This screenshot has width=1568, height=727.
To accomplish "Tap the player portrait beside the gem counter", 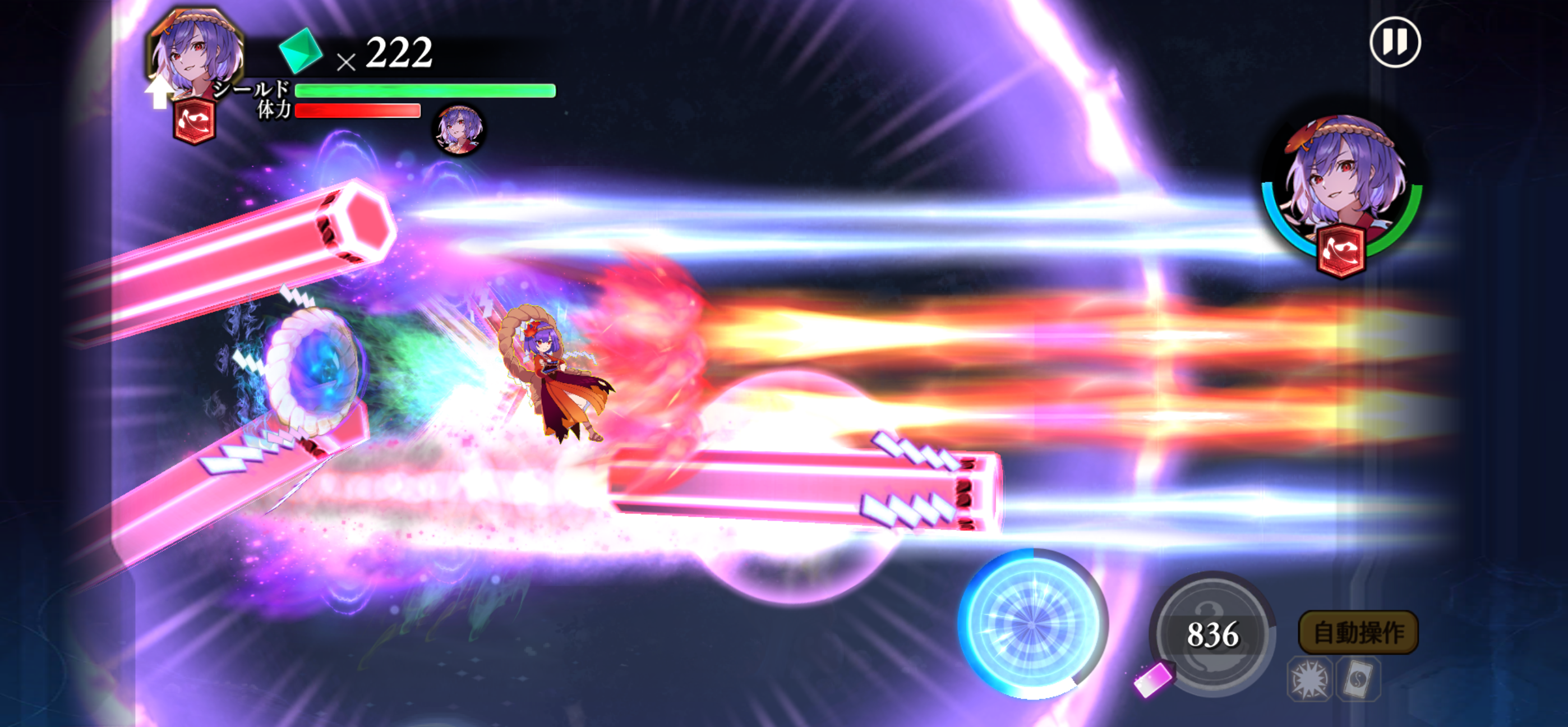I will (196, 56).
